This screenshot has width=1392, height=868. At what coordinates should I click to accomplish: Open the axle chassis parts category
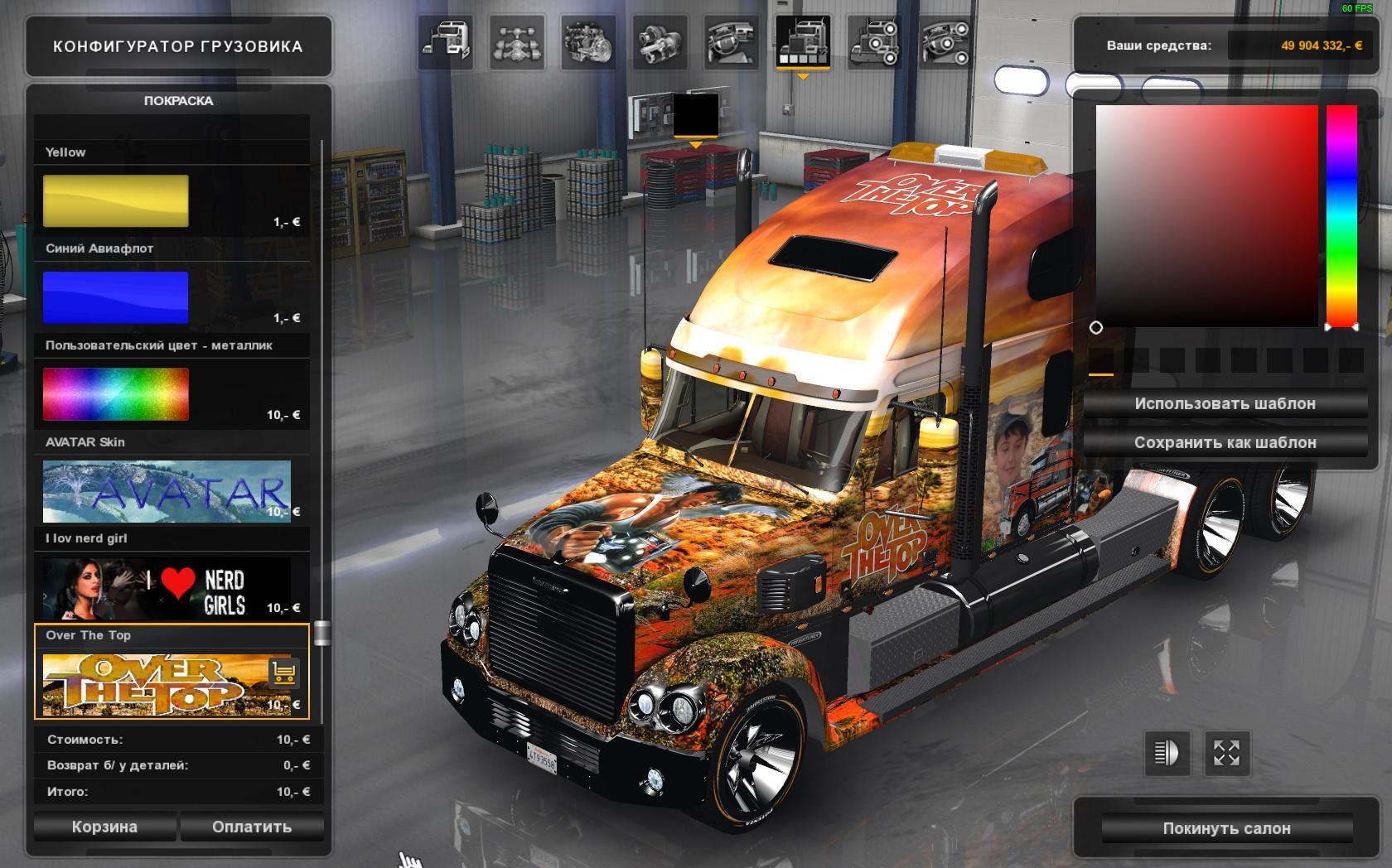click(517, 41)
